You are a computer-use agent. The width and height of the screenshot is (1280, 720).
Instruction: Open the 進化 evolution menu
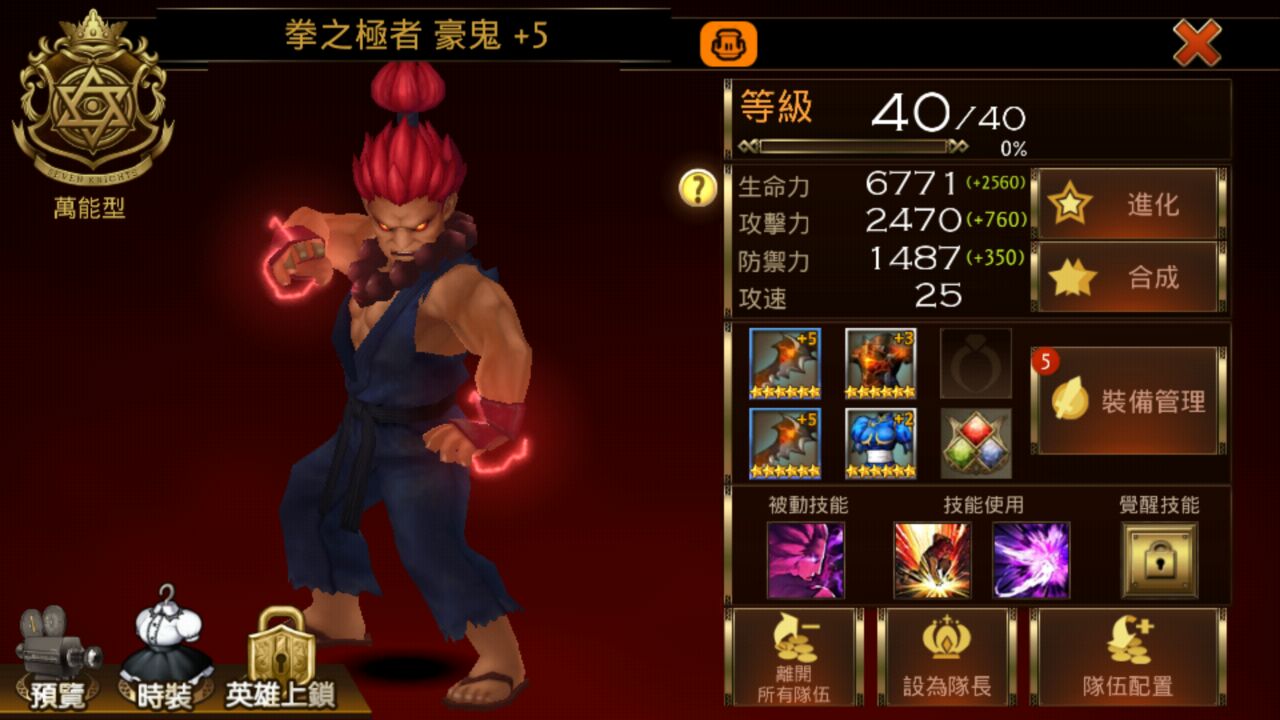1126,205
